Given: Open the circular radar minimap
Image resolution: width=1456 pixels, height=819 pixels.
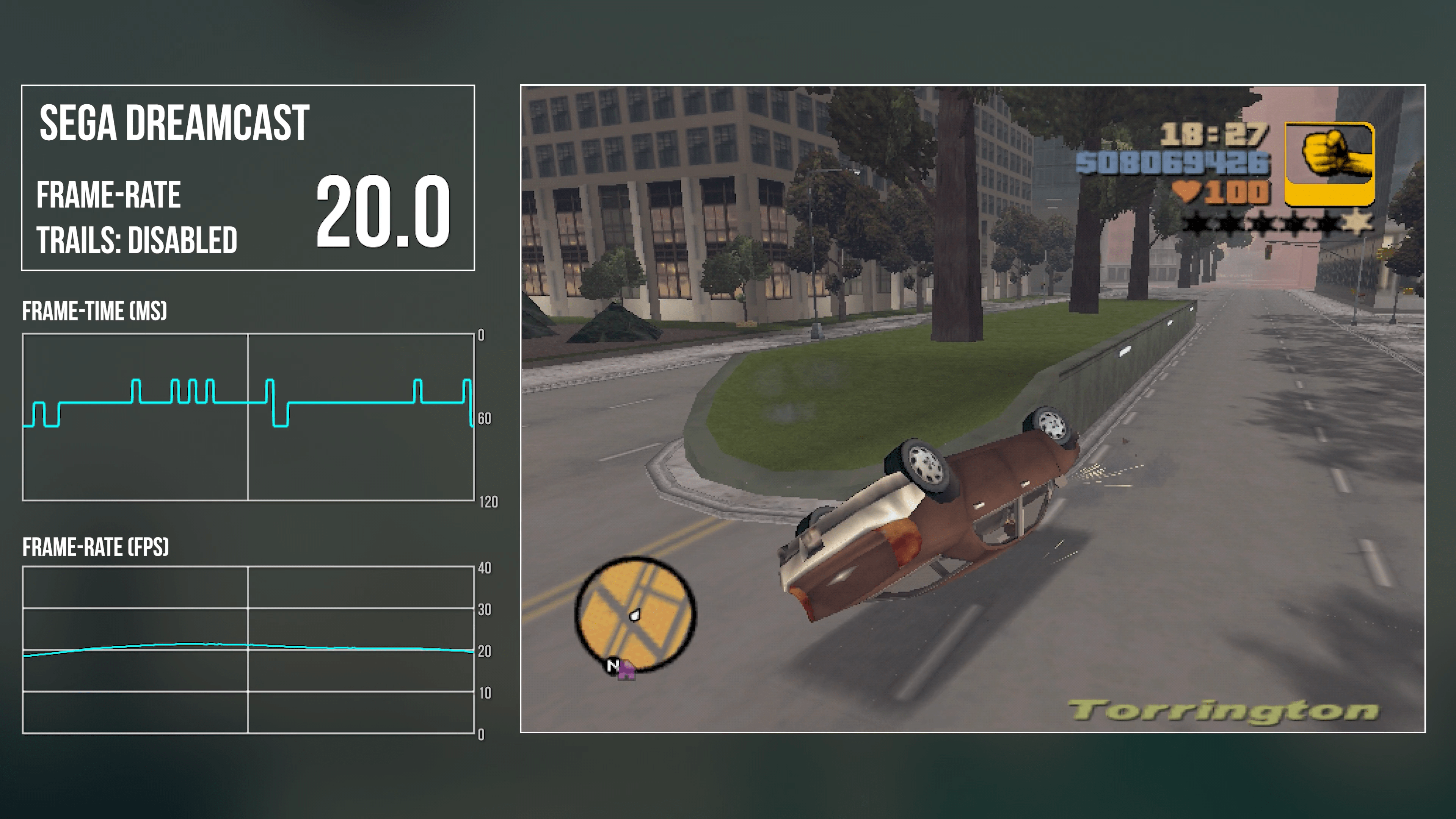Looking at the screenshot, I should pyautogui.click(x=635, y=614).
